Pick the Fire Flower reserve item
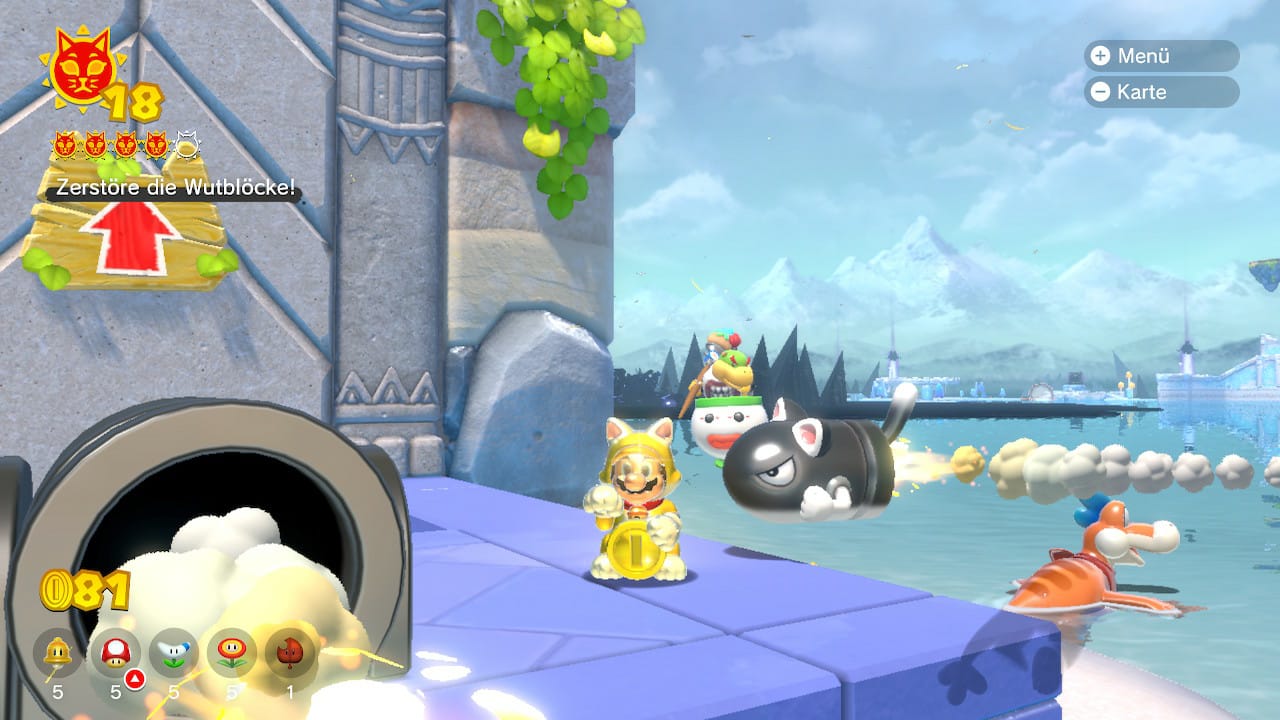Screen dimensions: 1280x720 pyautogui.click(x=232, y=654)
